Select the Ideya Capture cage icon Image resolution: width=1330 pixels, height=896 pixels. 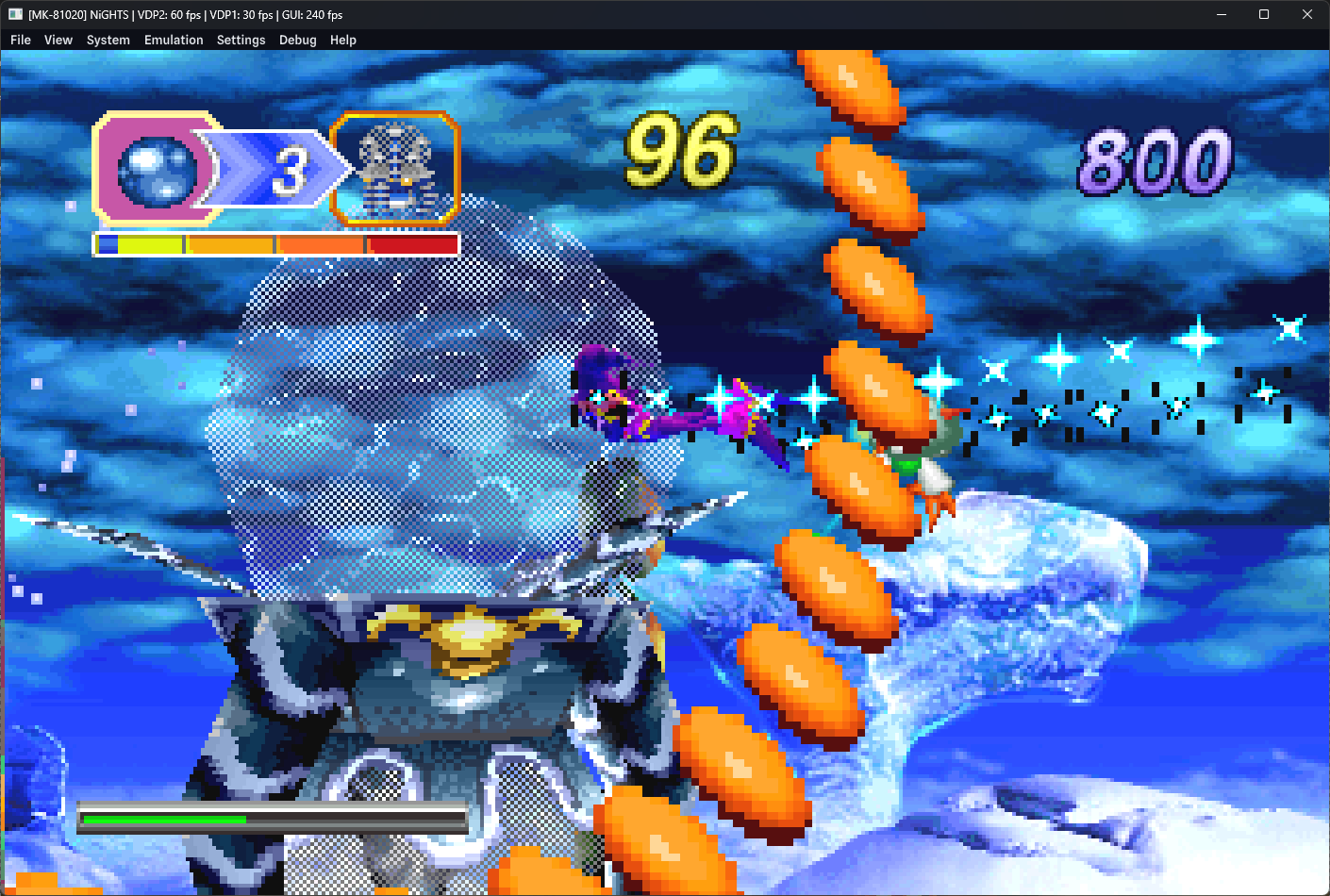(396, 170)
